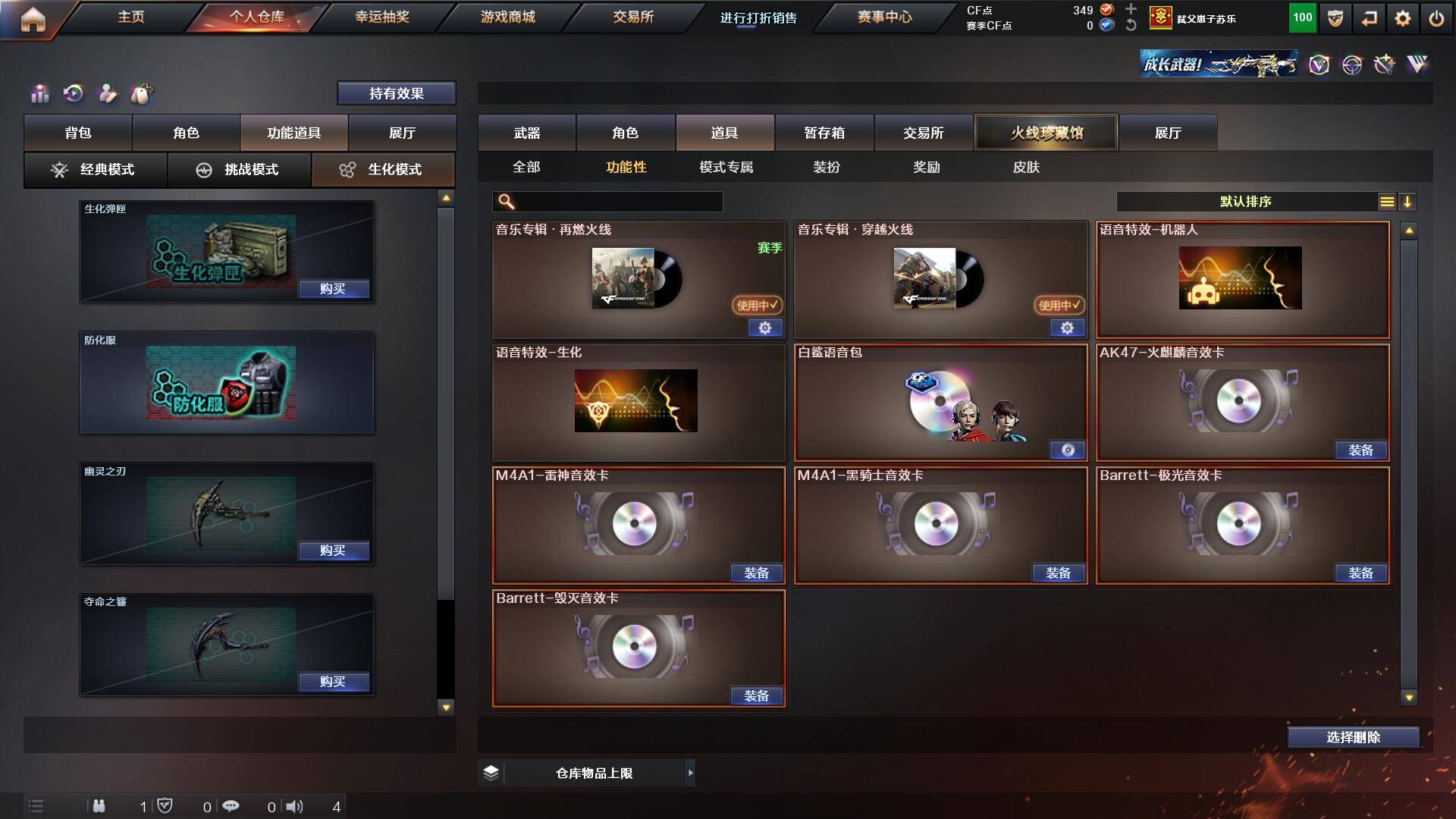The width and height of the screenshot is (1456, 819).
Task: Open the 默认排序 sorting dropdown
Action: click(1244, 202)
